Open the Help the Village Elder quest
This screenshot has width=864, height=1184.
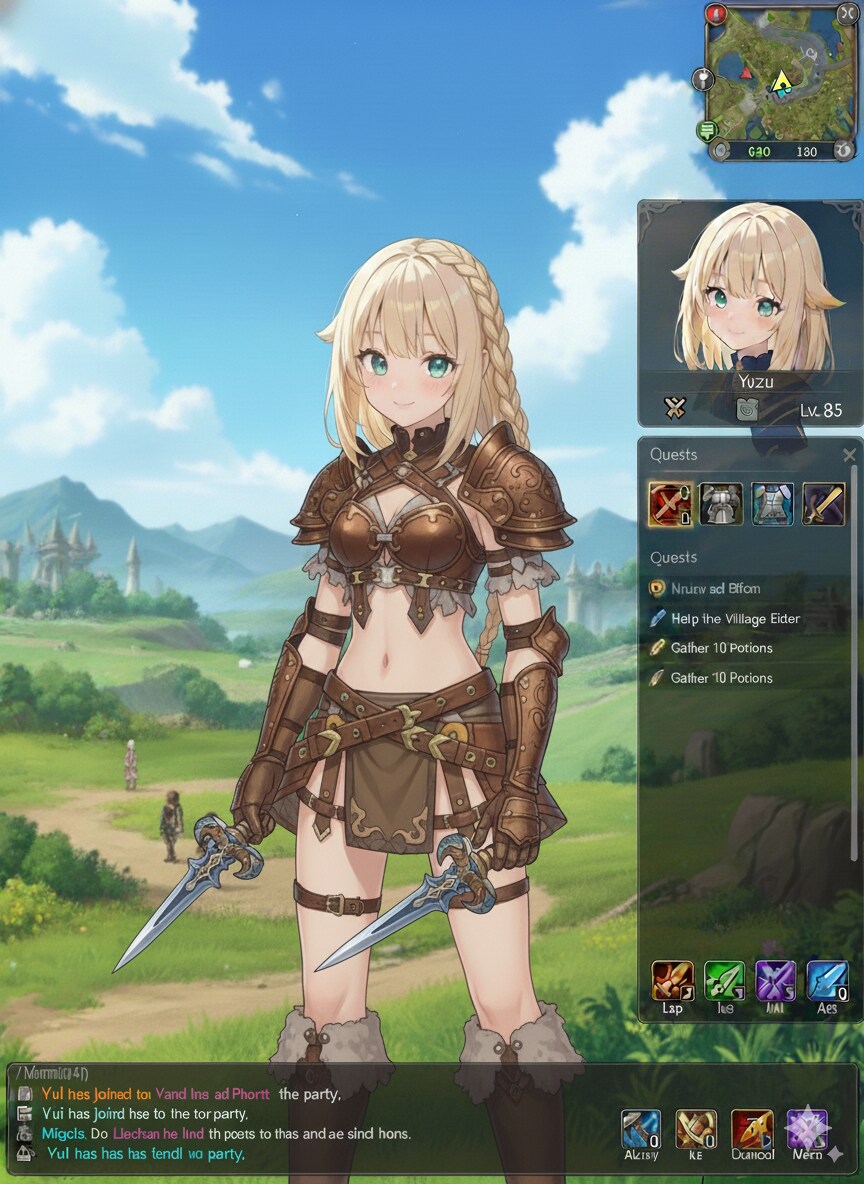[735, 619]
